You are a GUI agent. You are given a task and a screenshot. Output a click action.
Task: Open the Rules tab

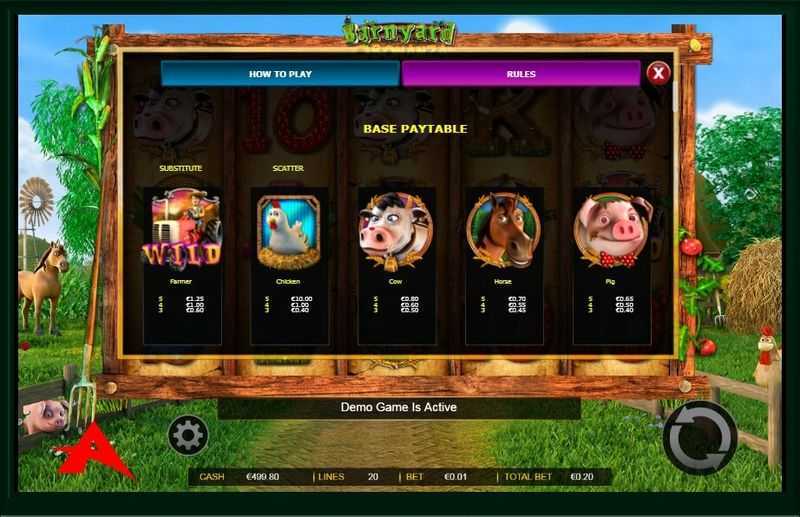520,74
